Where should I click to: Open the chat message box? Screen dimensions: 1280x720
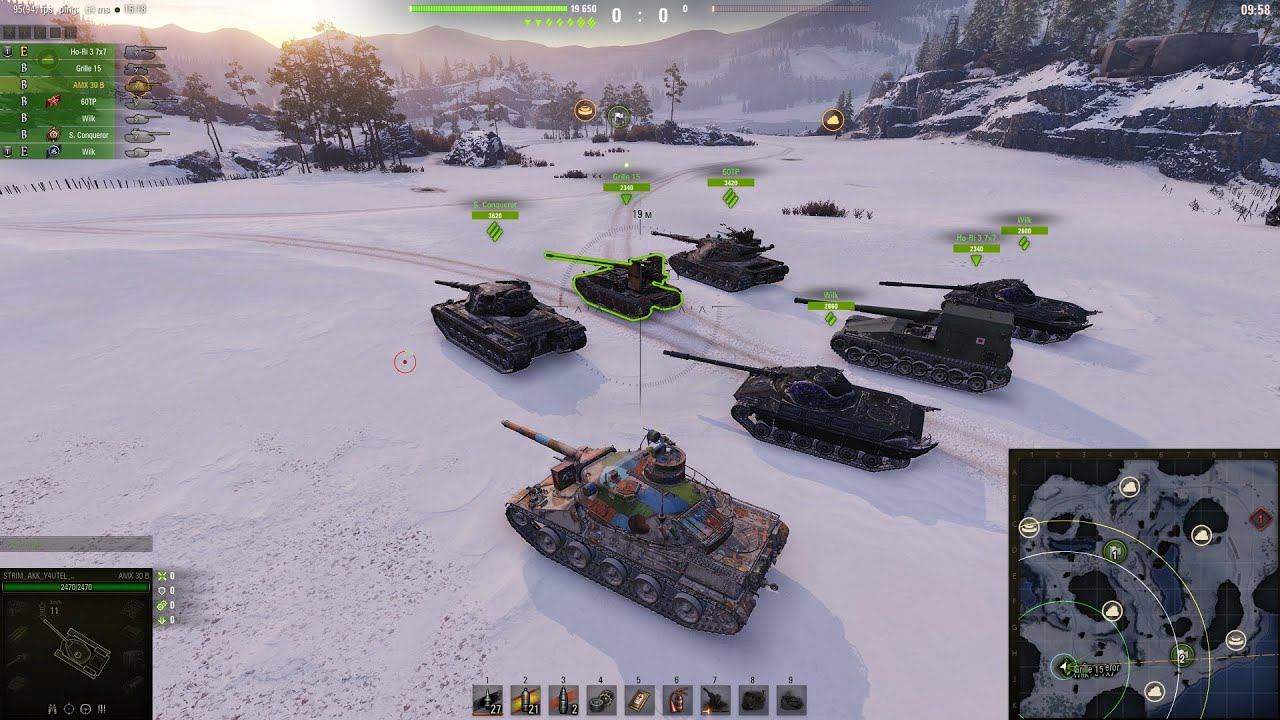click(76, 544)
